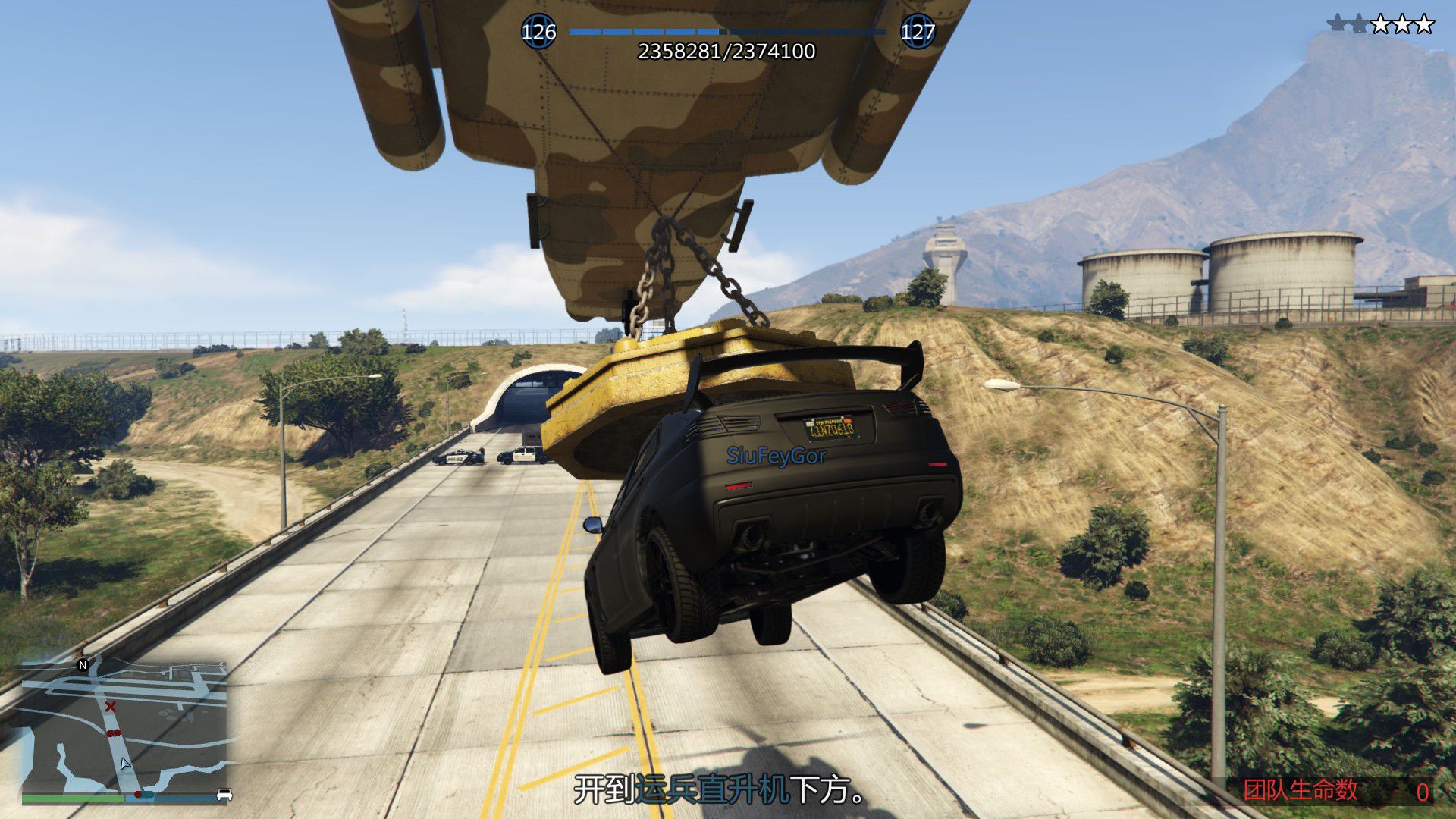Select the red X marker on the minimap
The image size is (1456, 819).
(x=111, y=707)
